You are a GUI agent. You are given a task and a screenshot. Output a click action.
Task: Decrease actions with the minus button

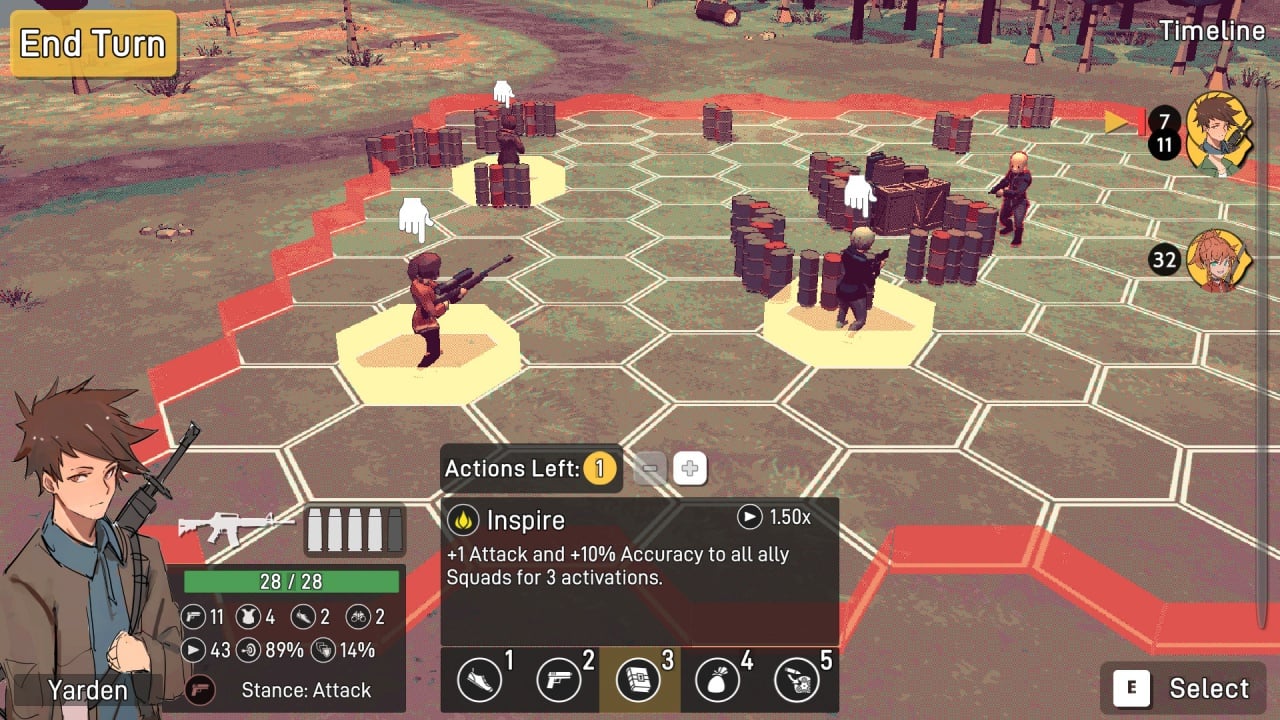650,468
